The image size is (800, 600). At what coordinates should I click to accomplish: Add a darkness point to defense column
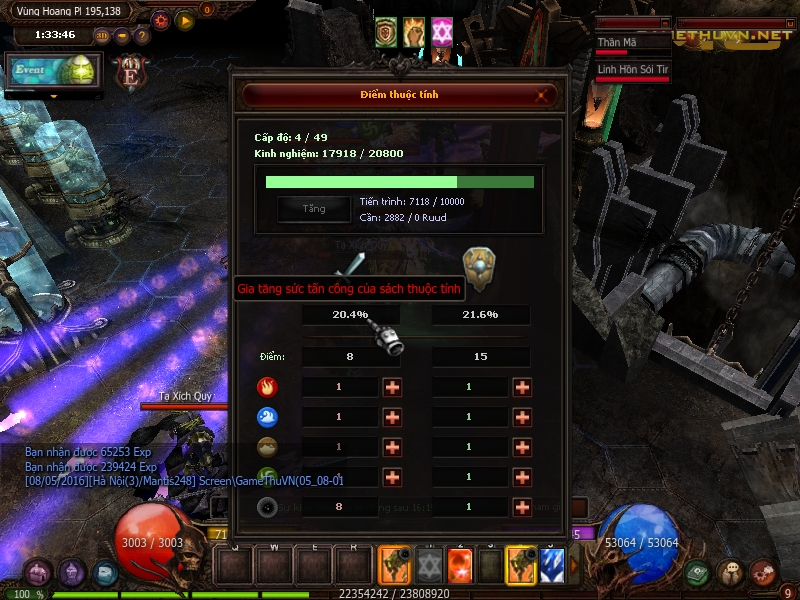(x=522, y=507)
